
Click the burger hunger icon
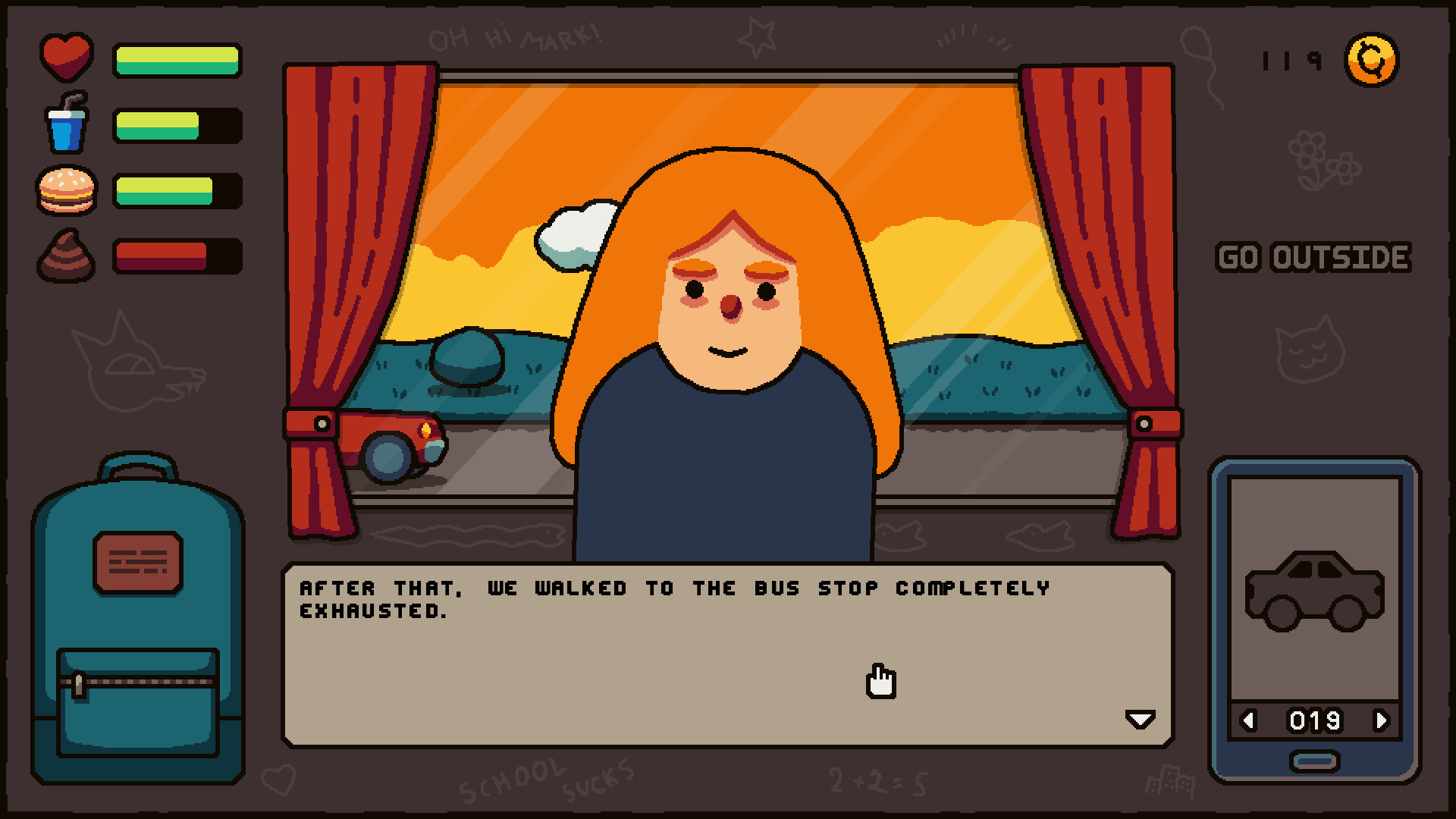coord(66,189)
